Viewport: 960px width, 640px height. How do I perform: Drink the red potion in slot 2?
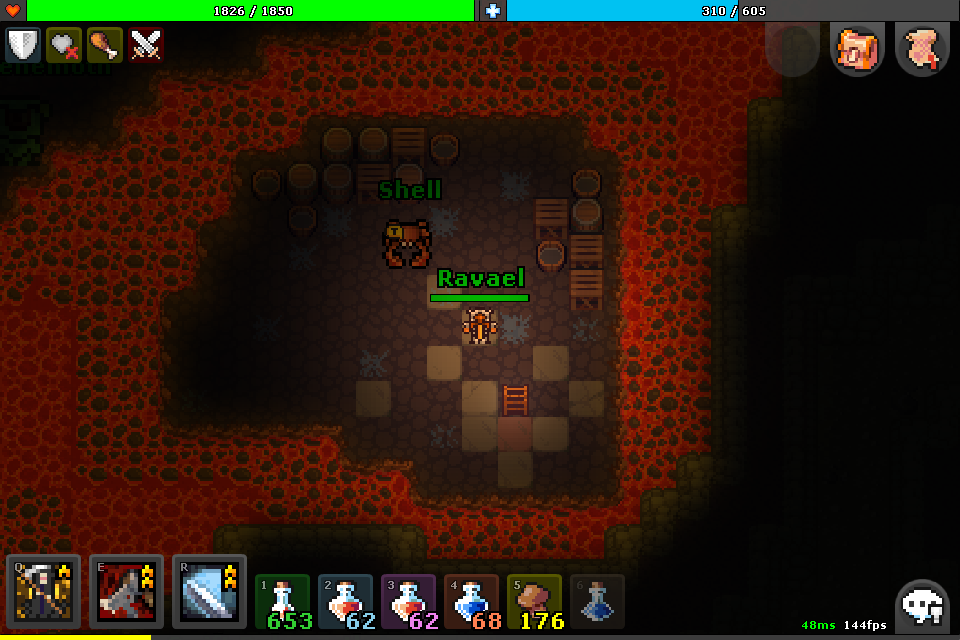coord(347,602)
